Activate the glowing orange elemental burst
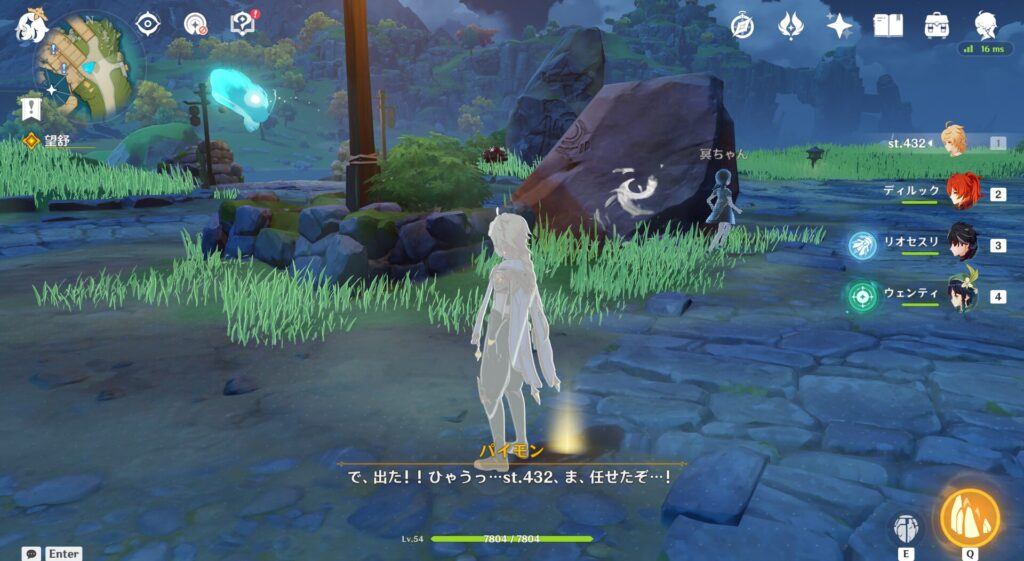This screenshot has width=1024, height=561. point(970,518)
